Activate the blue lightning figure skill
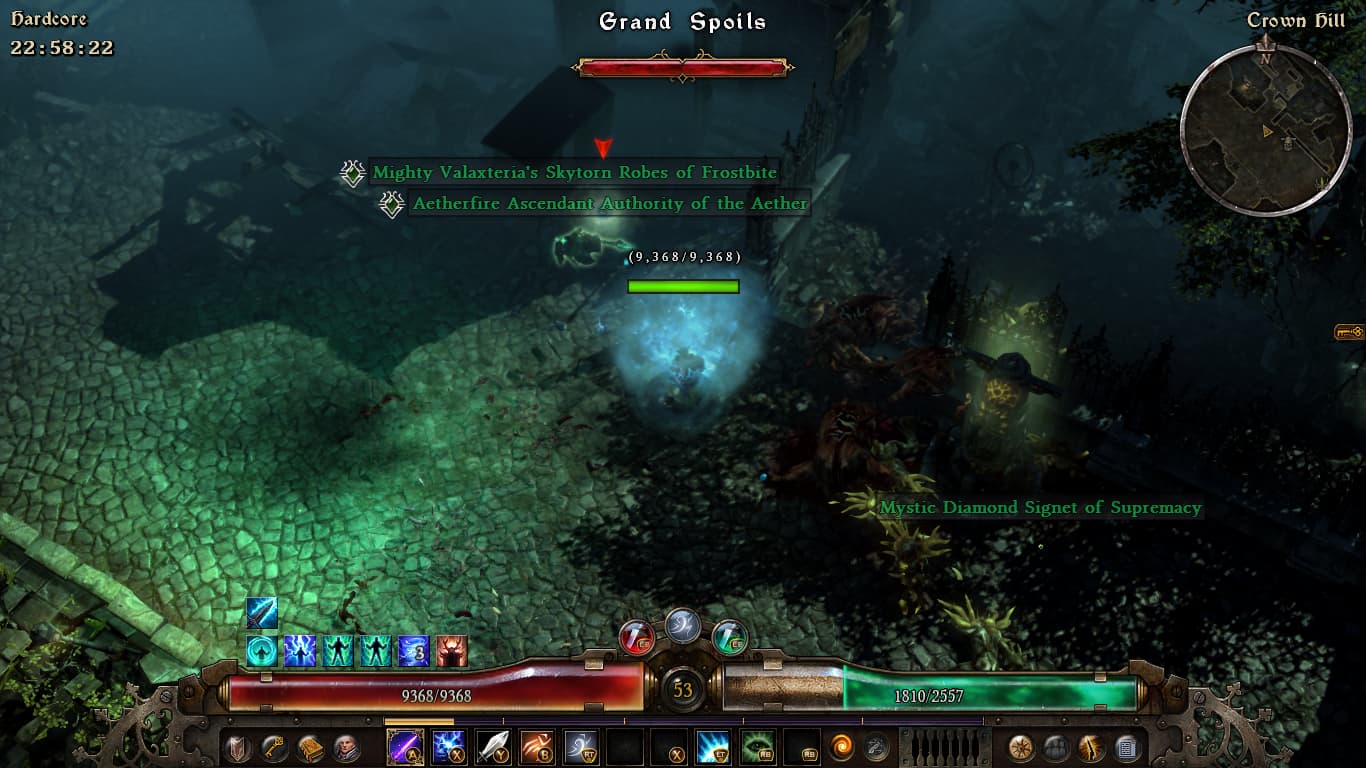1366x768 pixels. pos(449,747)
